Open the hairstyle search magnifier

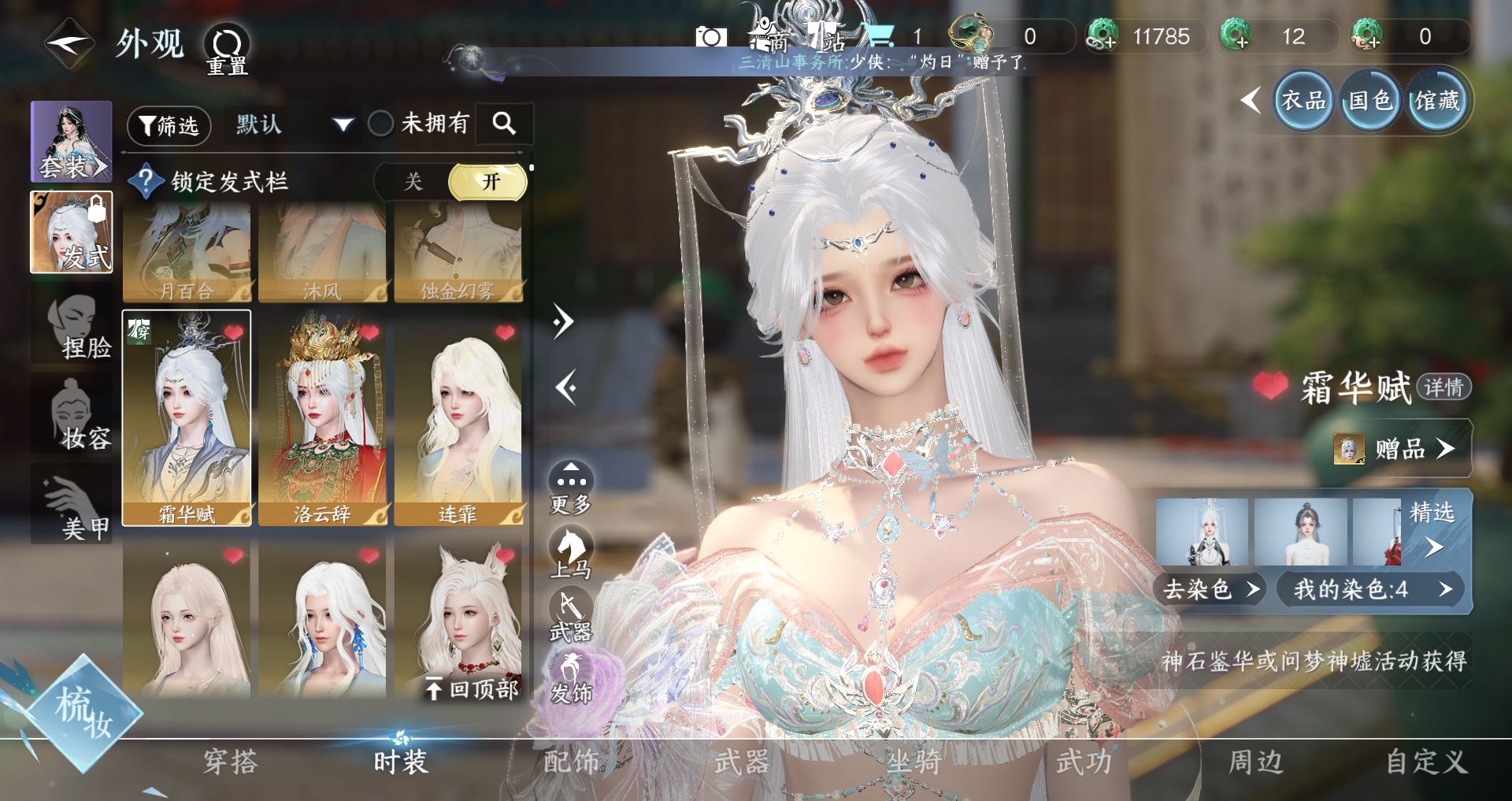click(504, 124)
